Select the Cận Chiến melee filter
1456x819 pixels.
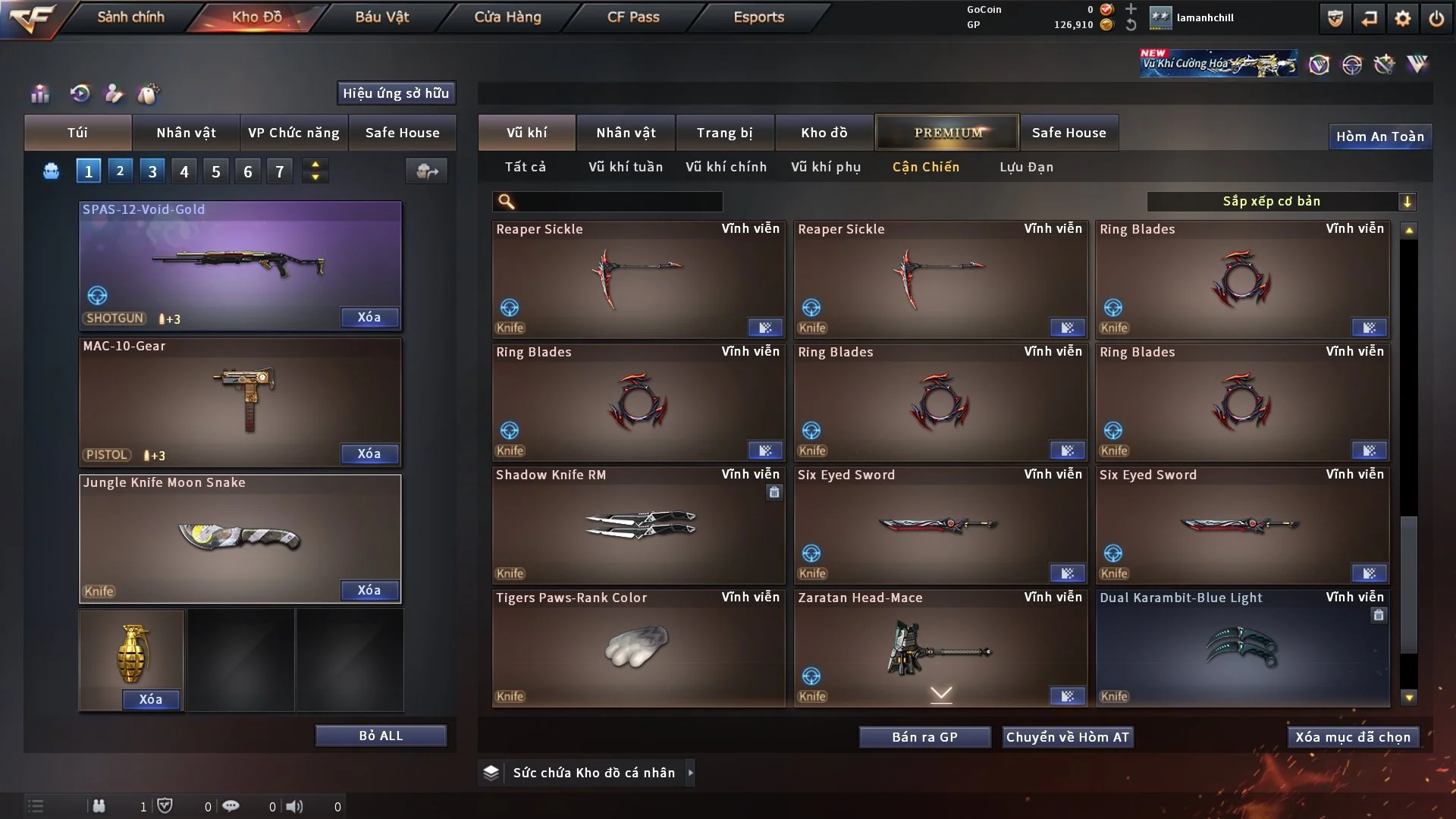925,167
